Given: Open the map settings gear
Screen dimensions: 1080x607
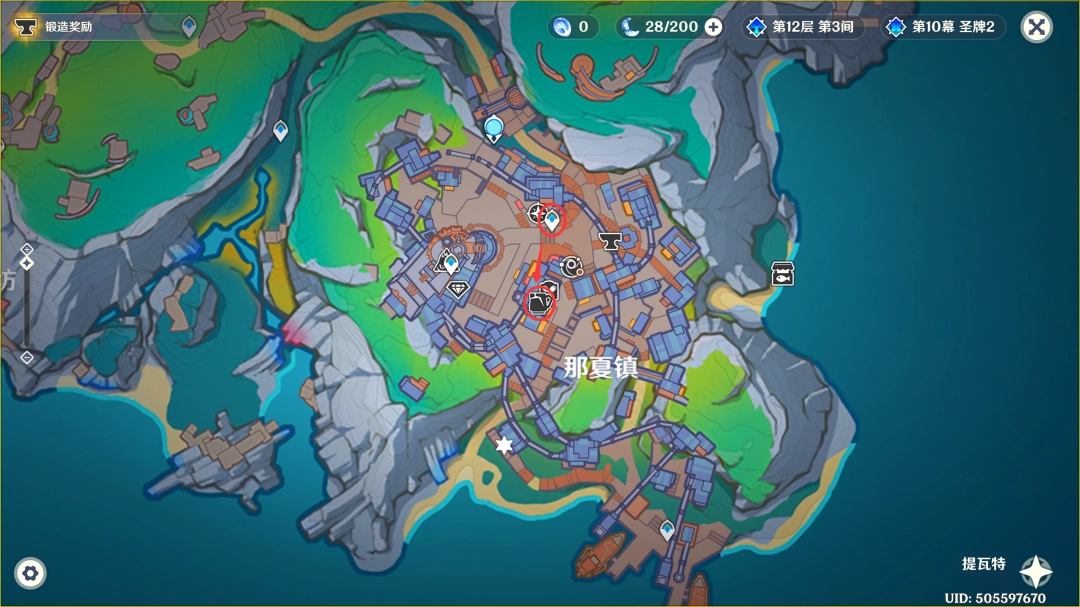Looking at the screenshot, I should click(x=30, y=573).
